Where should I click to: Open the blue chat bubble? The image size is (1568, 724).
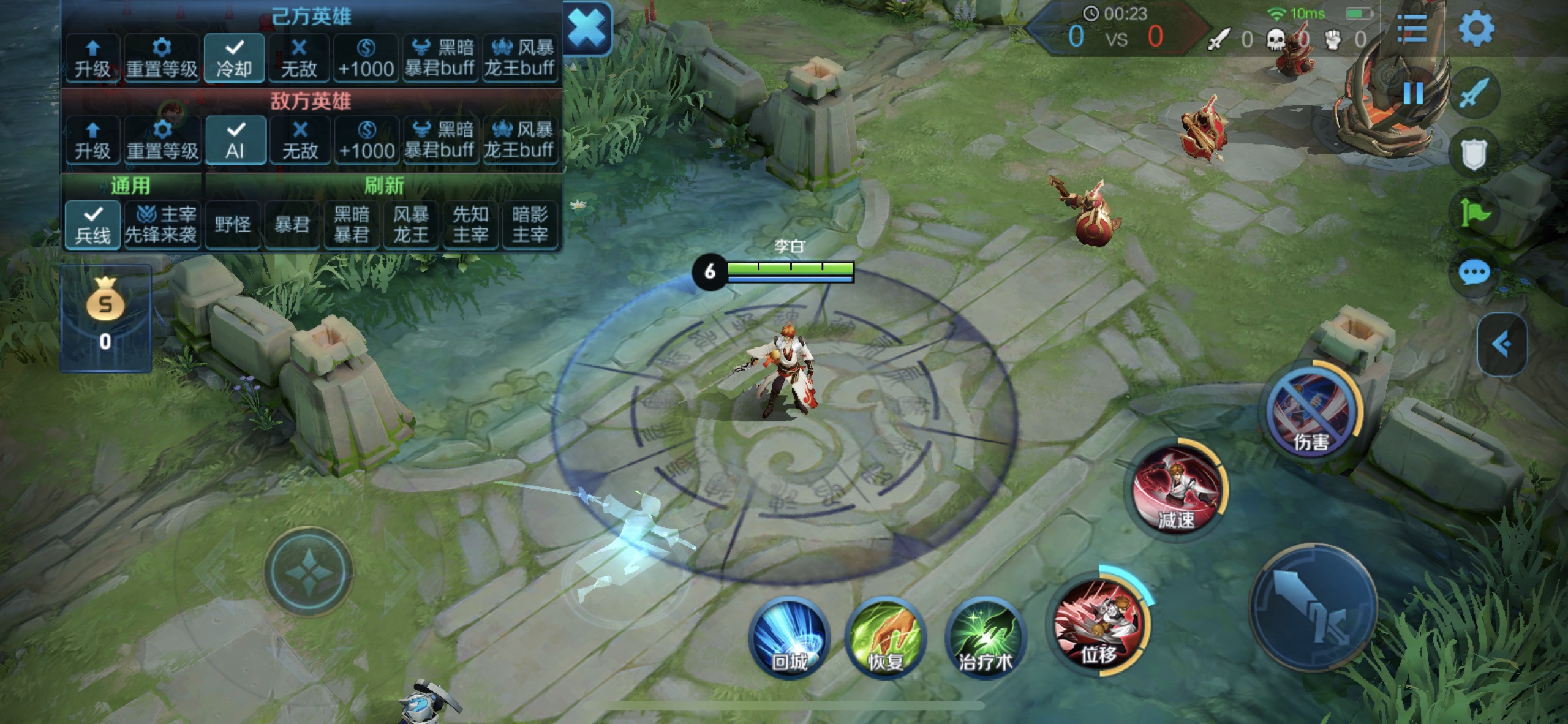(x=1474, y=272)
